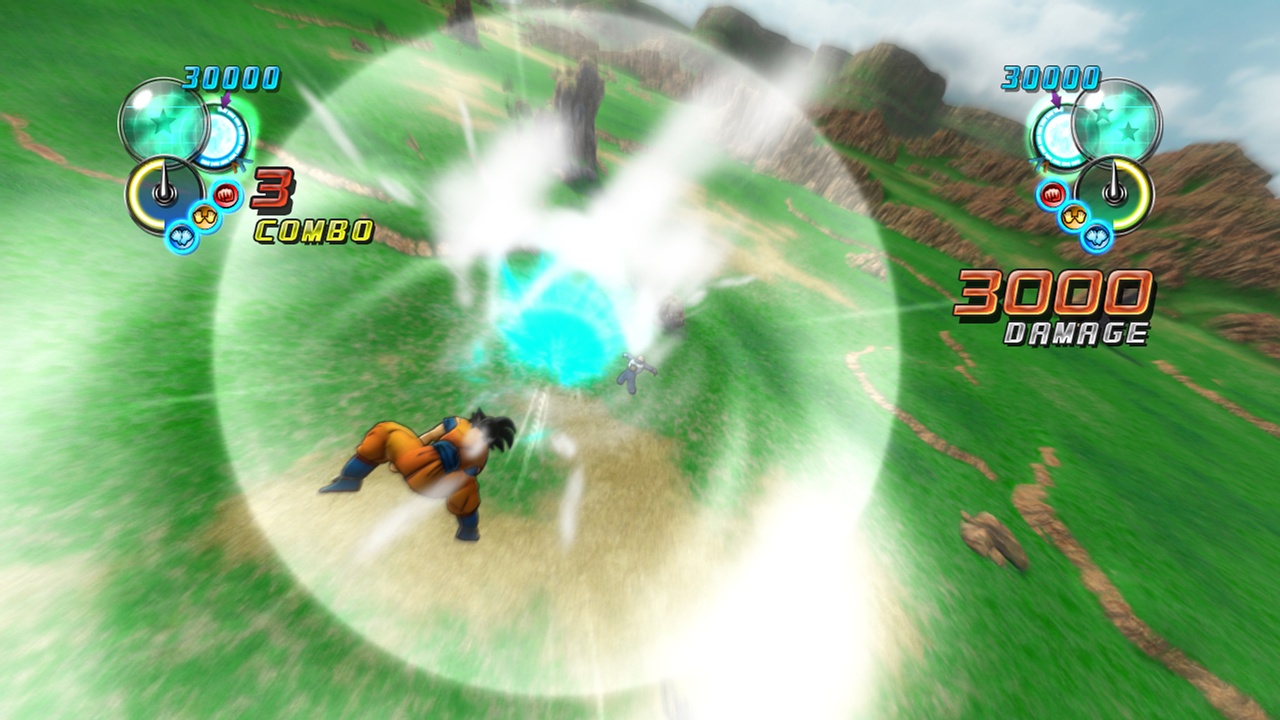Click the gold gauntlets icon on right HUD
Screen dimensions: 1280x720
point(1074,217)
